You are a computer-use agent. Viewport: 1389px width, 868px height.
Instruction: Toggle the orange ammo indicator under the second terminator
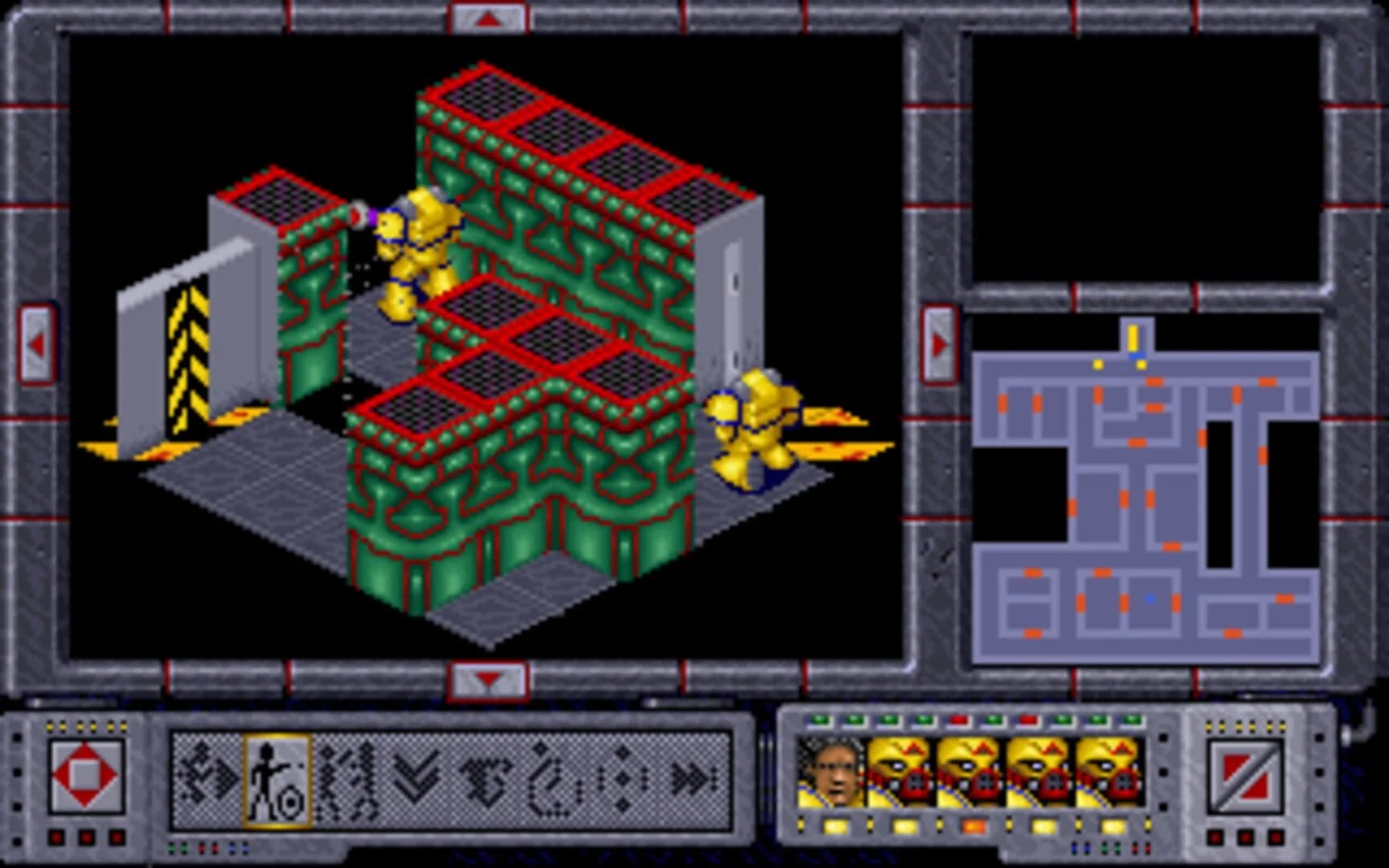[x=974, y=826]
